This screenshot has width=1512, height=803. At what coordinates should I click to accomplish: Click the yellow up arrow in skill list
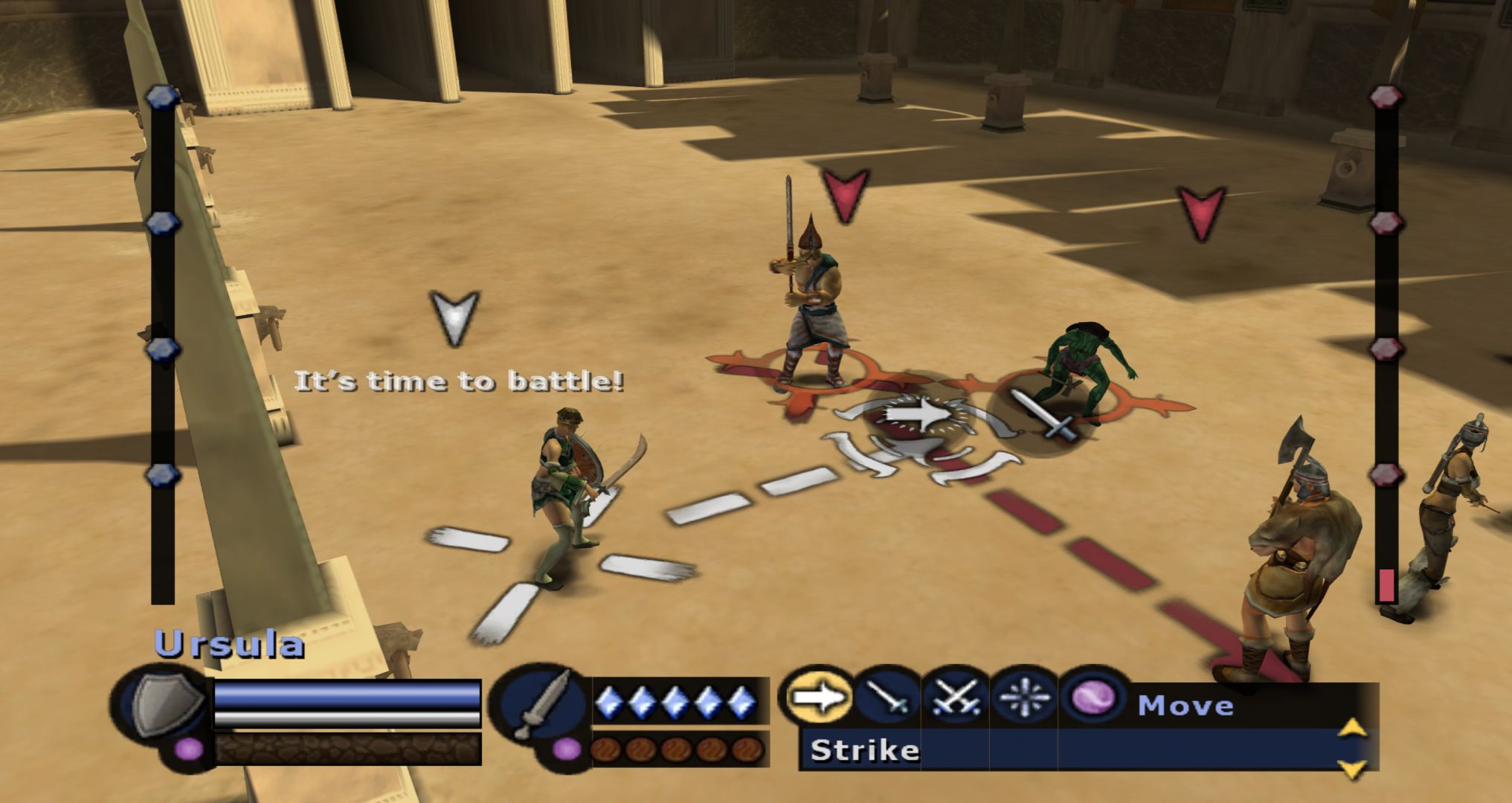click(1352, 727)
